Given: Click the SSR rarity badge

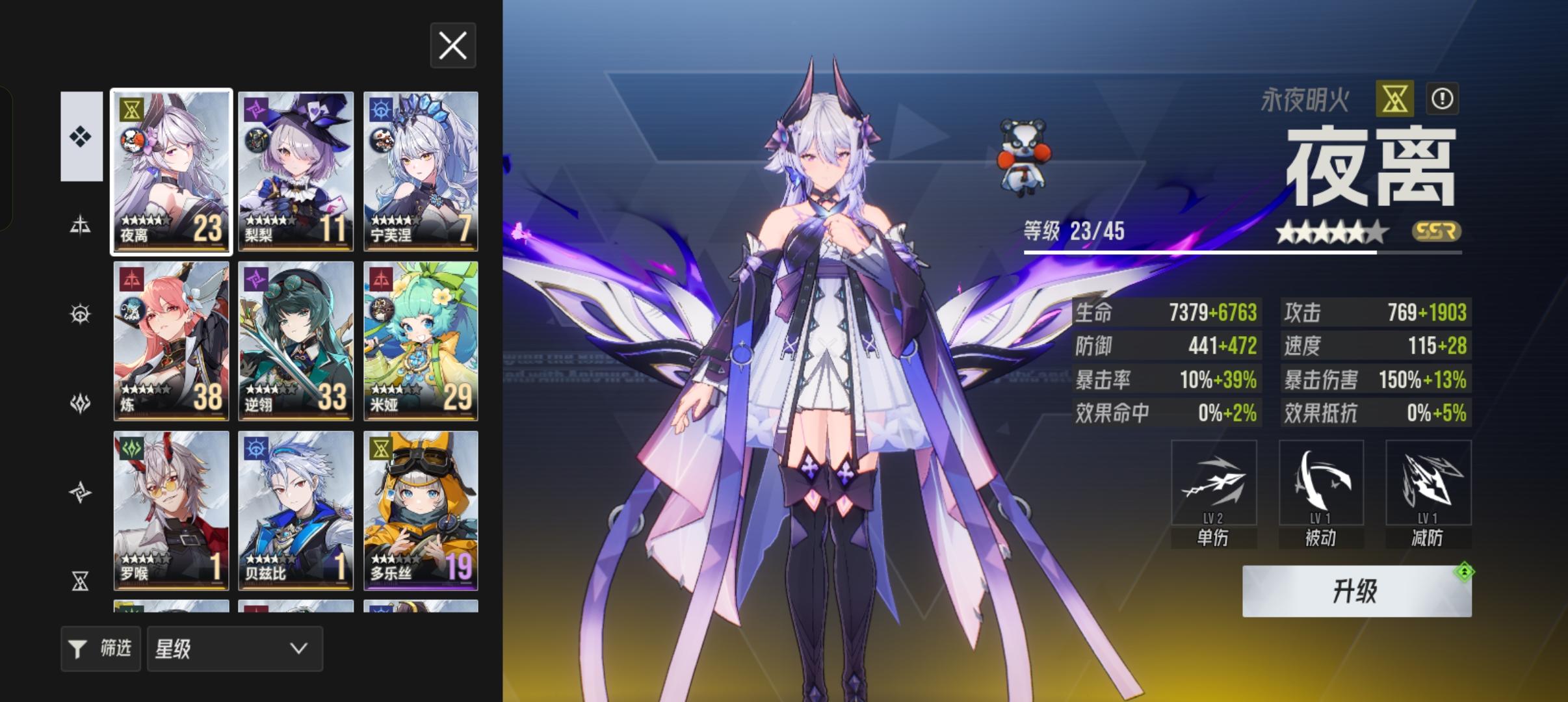Looking at the screenshot, I should [1437, 232].
